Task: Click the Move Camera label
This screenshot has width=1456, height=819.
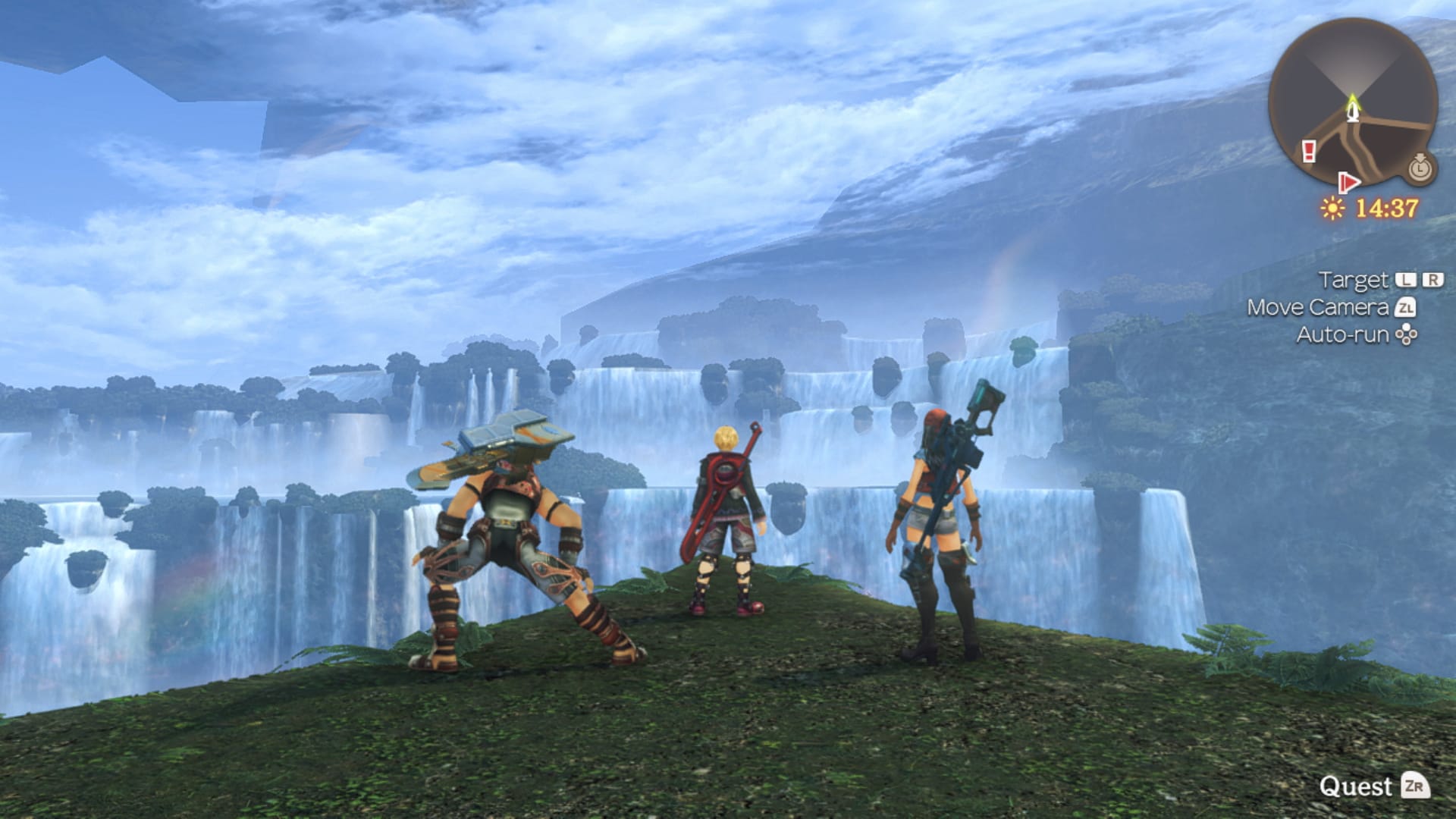Action: pos(1318,307)
